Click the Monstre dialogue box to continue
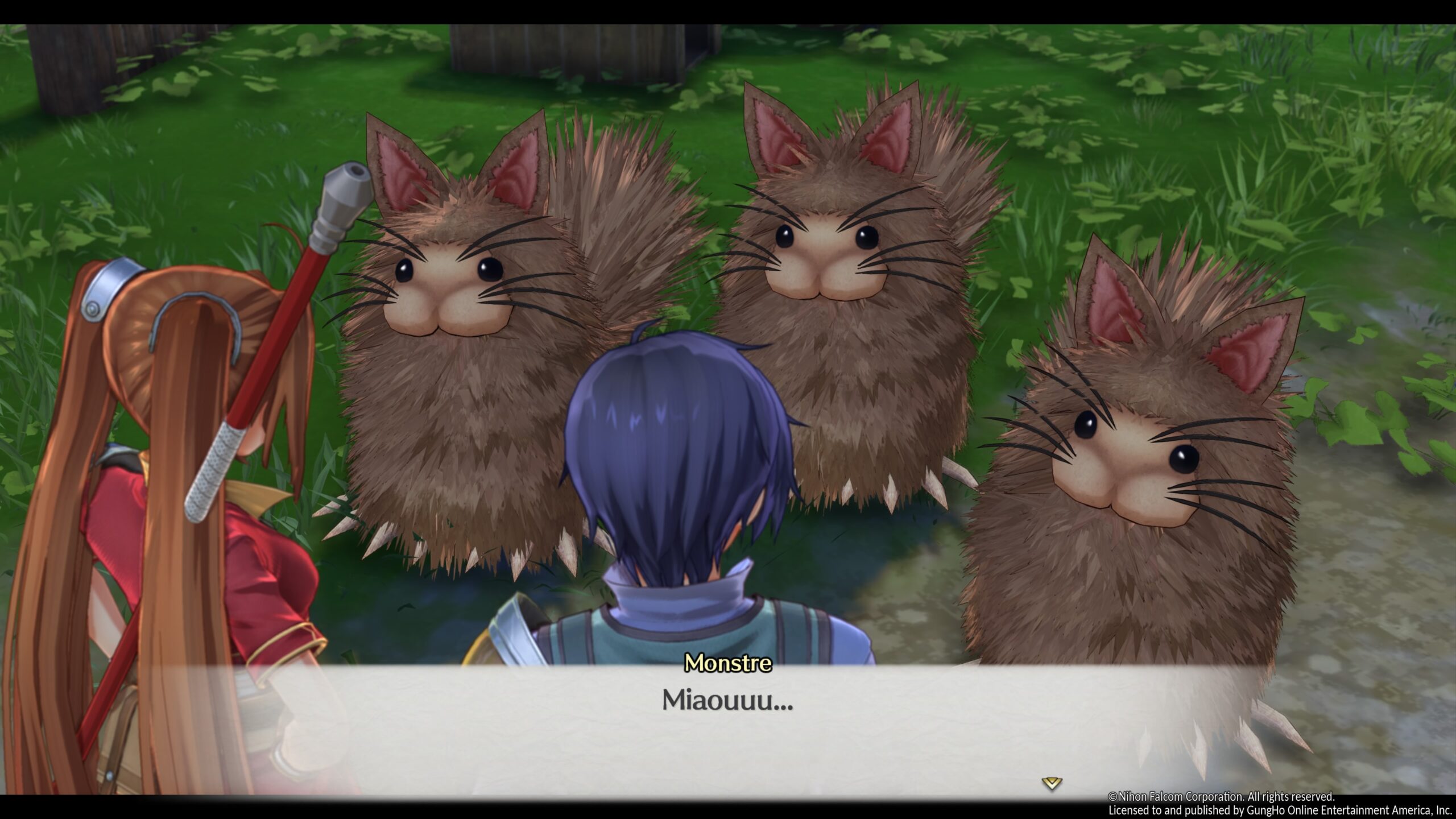 pyautogui.click(x=727, y=729)
